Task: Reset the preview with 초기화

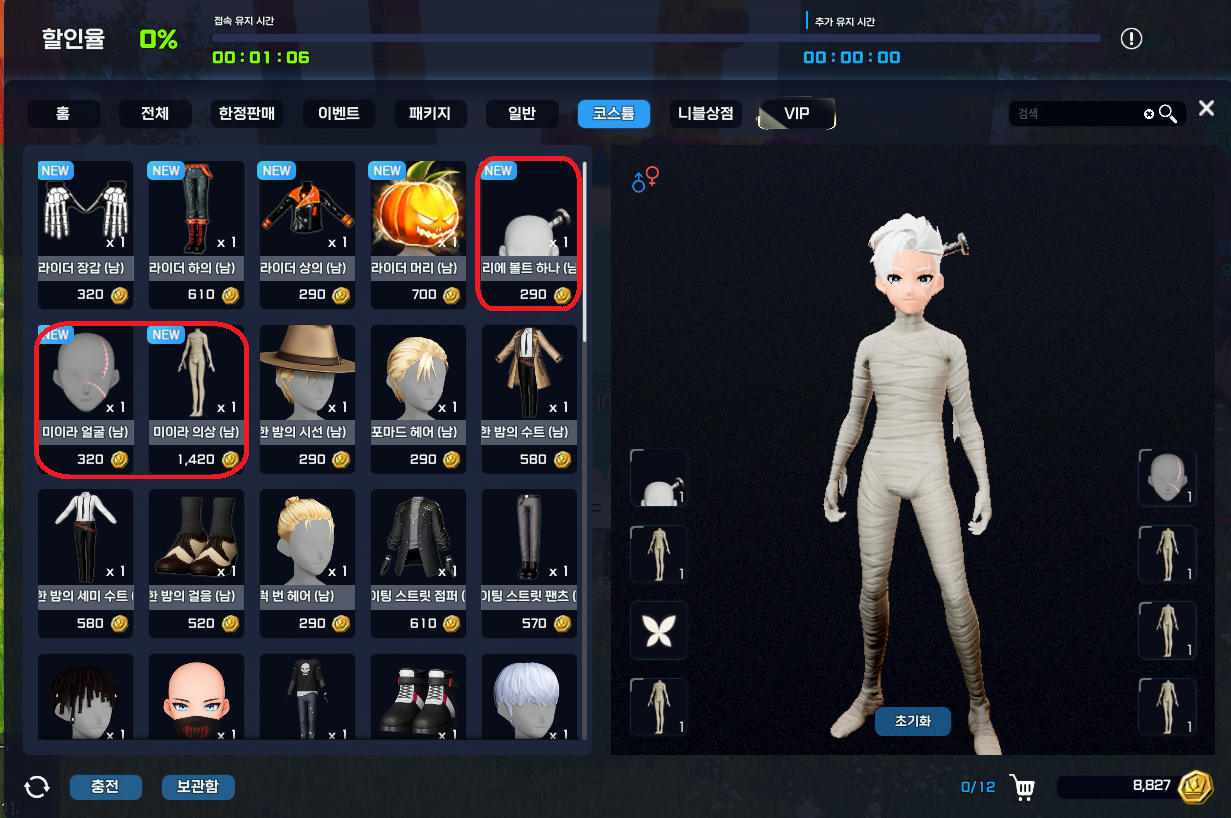Action: (x=912, y=722)
